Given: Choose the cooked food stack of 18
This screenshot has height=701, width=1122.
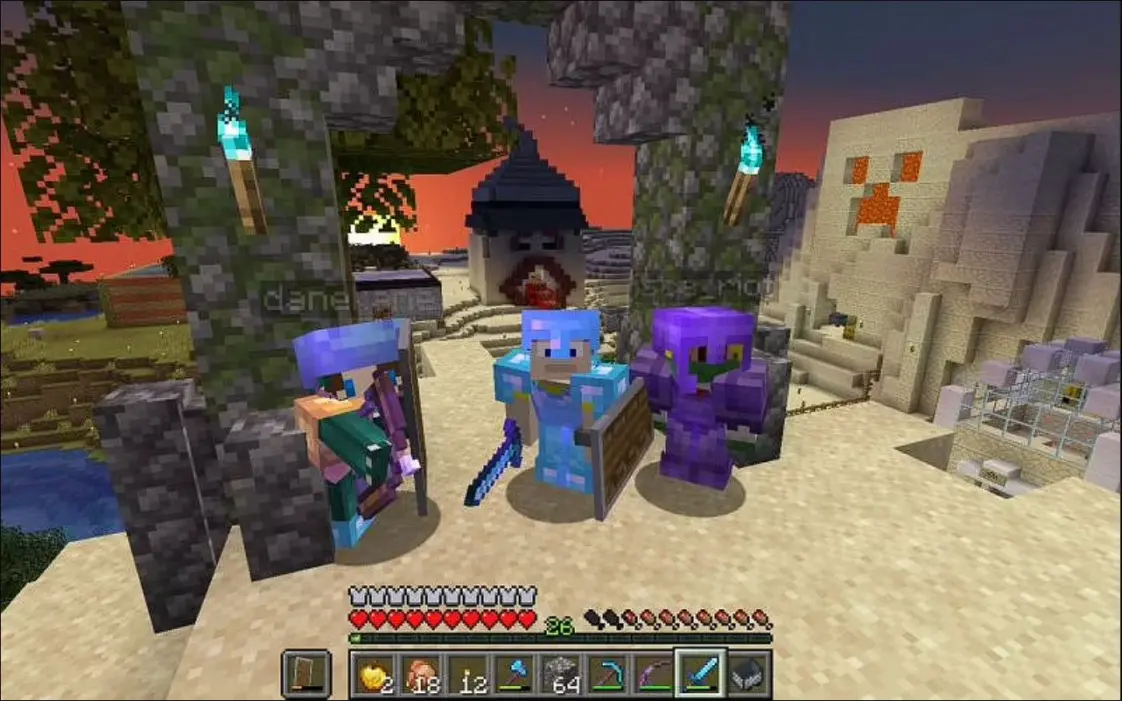Looking at the screenshot, I should [419, 674].
